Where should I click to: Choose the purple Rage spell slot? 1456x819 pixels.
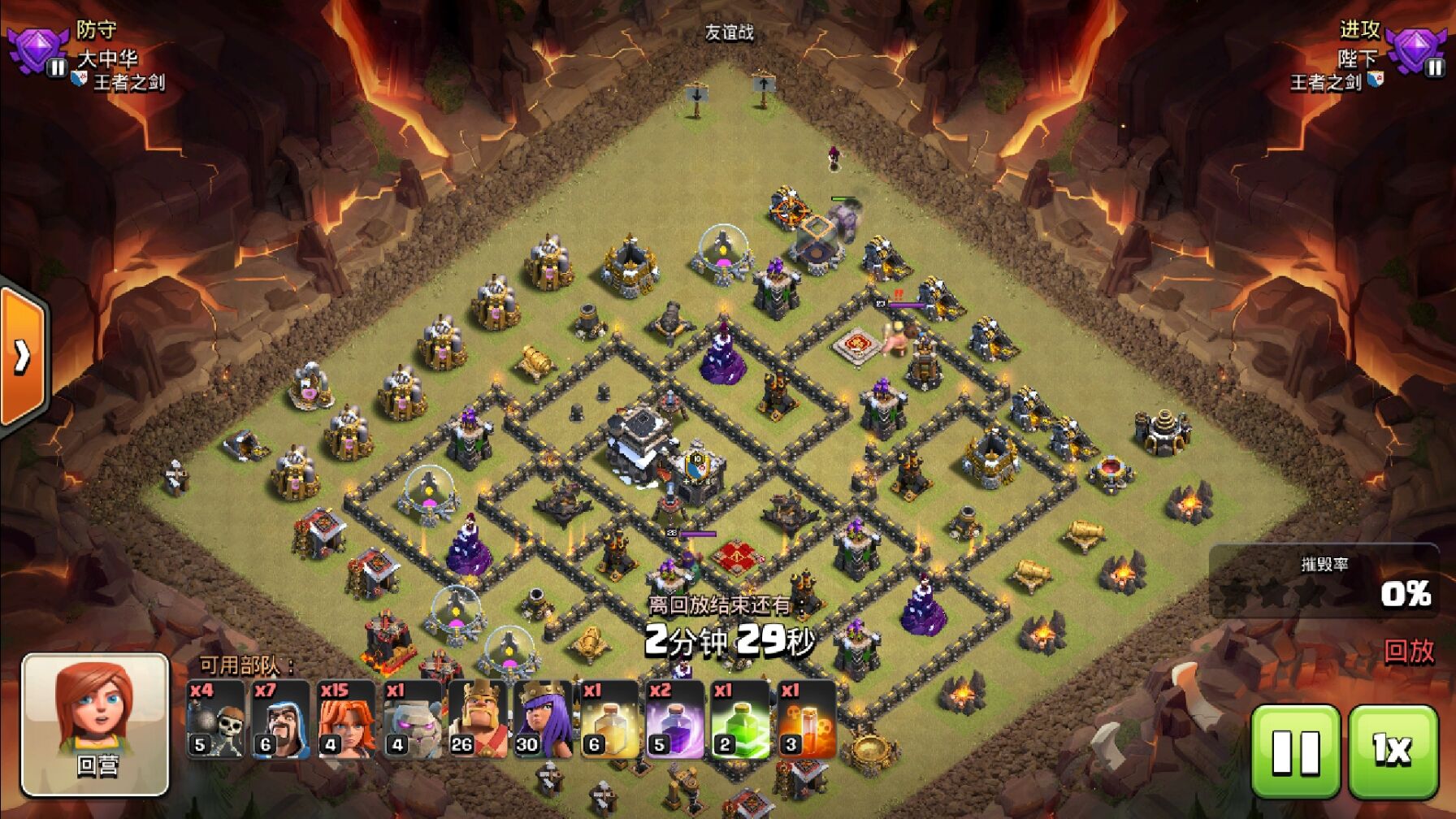pyautogui.click(x=675, y=719)
